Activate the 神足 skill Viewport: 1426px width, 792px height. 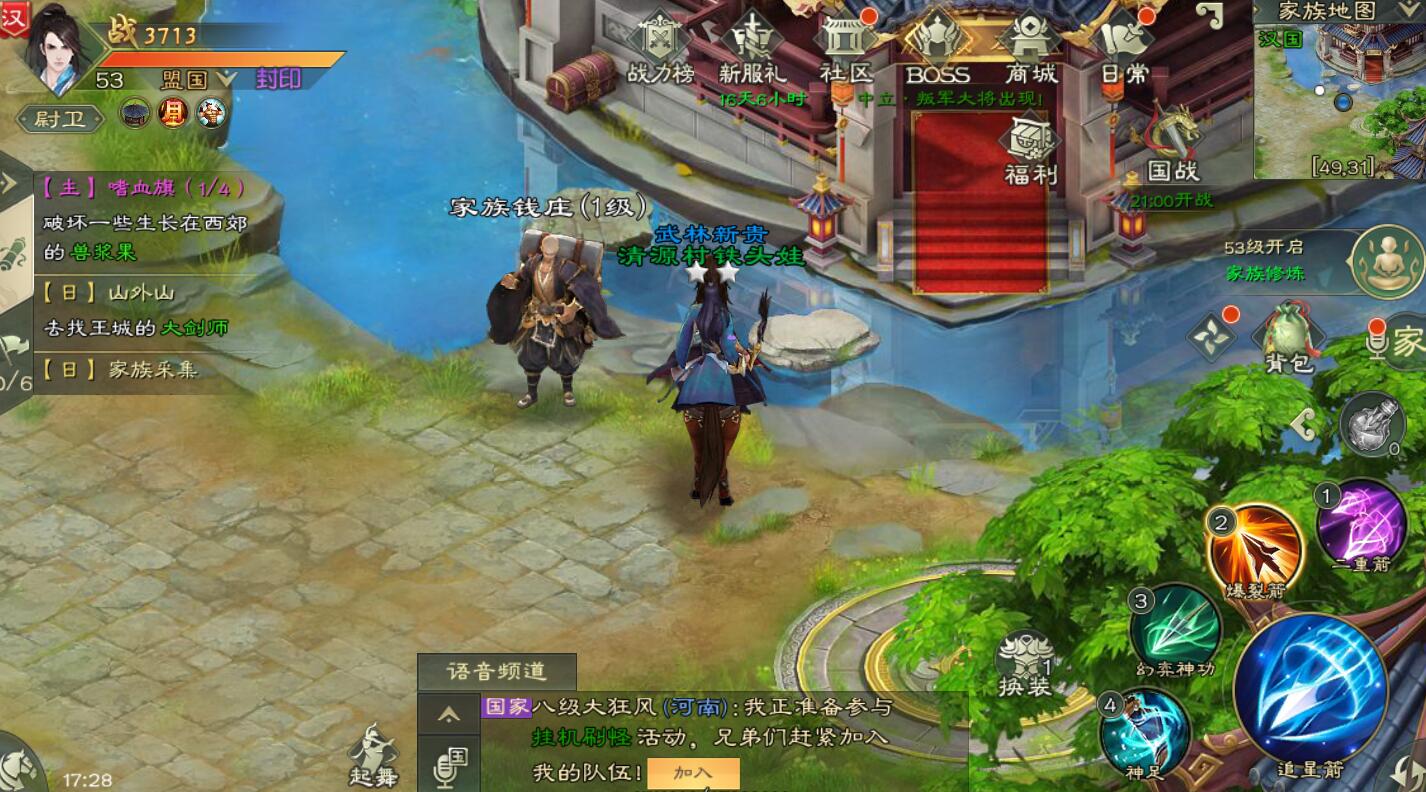pos(1144,735)
